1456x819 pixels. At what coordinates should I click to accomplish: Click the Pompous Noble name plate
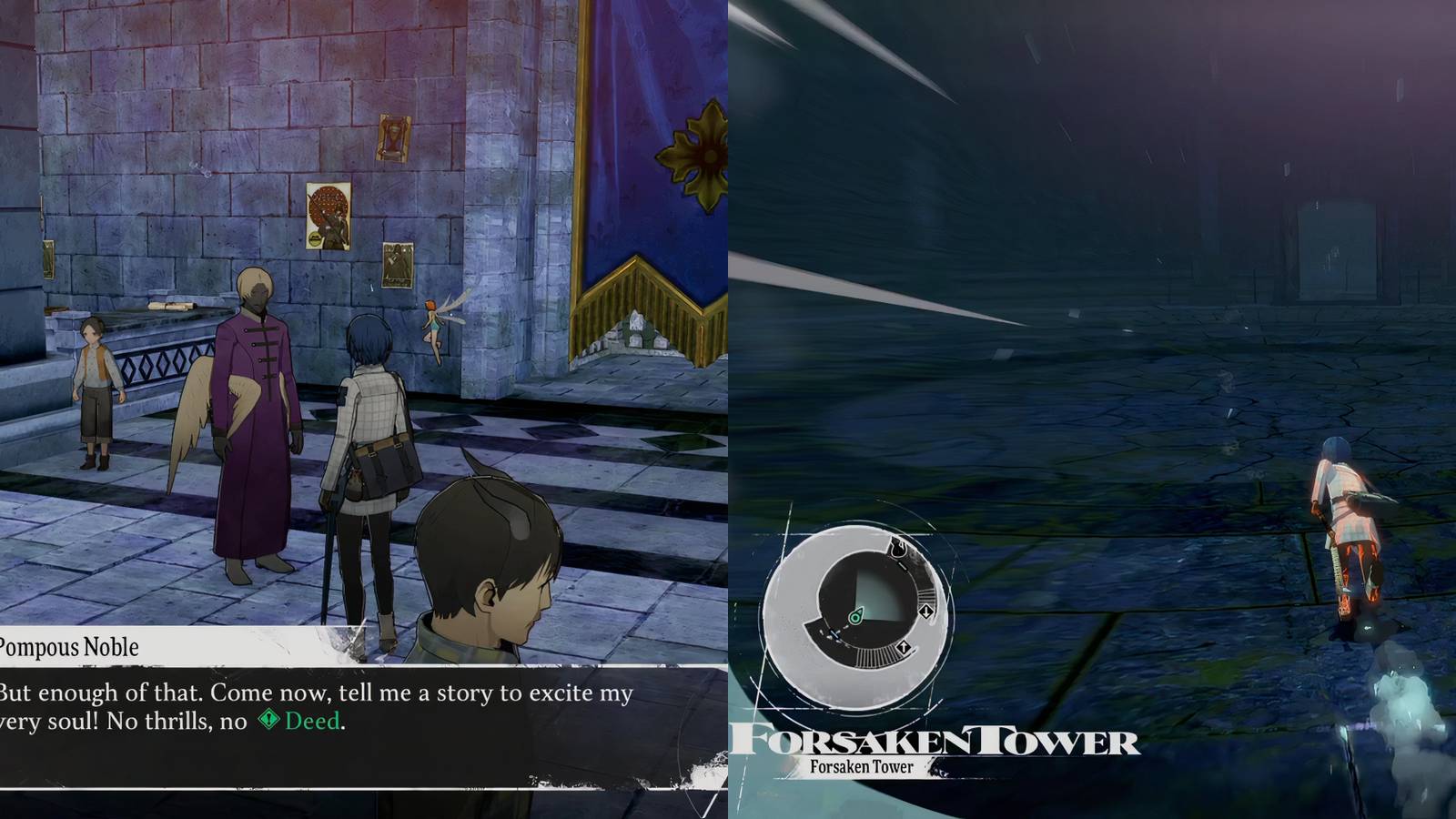68,648
